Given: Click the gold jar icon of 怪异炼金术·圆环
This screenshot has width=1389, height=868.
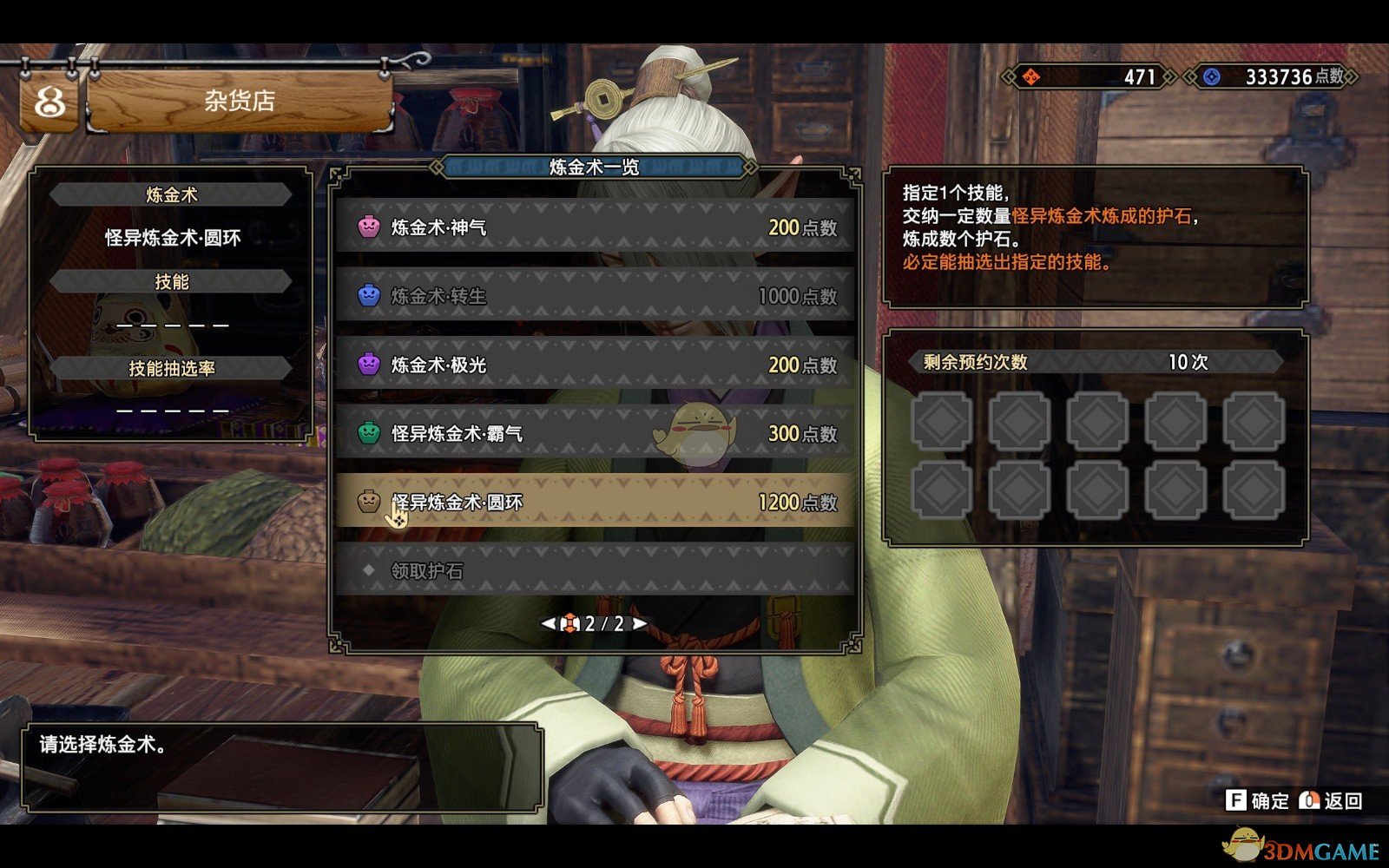Looking at the screenshot, I should click(370, 502).
